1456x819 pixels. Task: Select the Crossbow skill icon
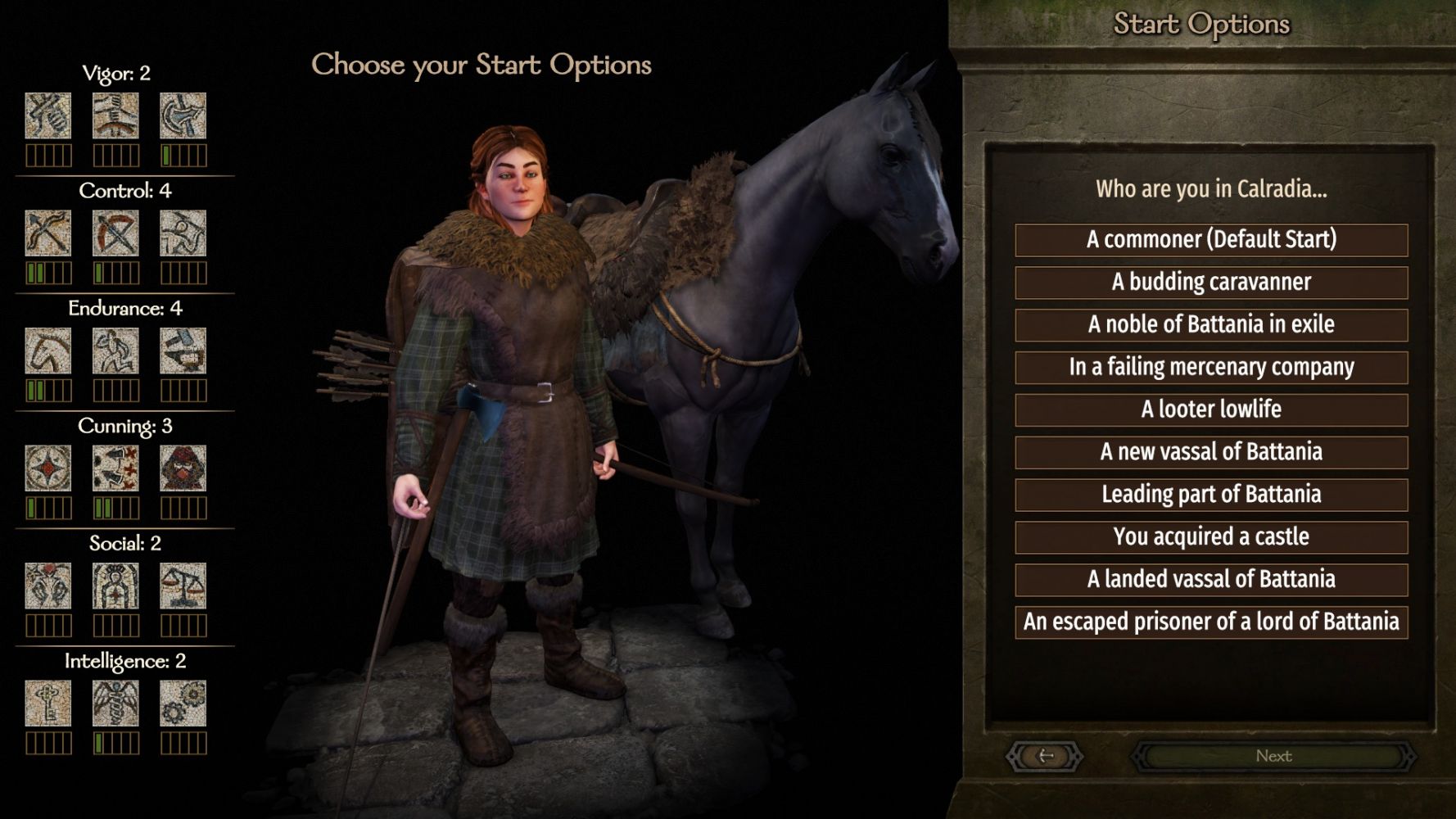[x=115, y=233]
